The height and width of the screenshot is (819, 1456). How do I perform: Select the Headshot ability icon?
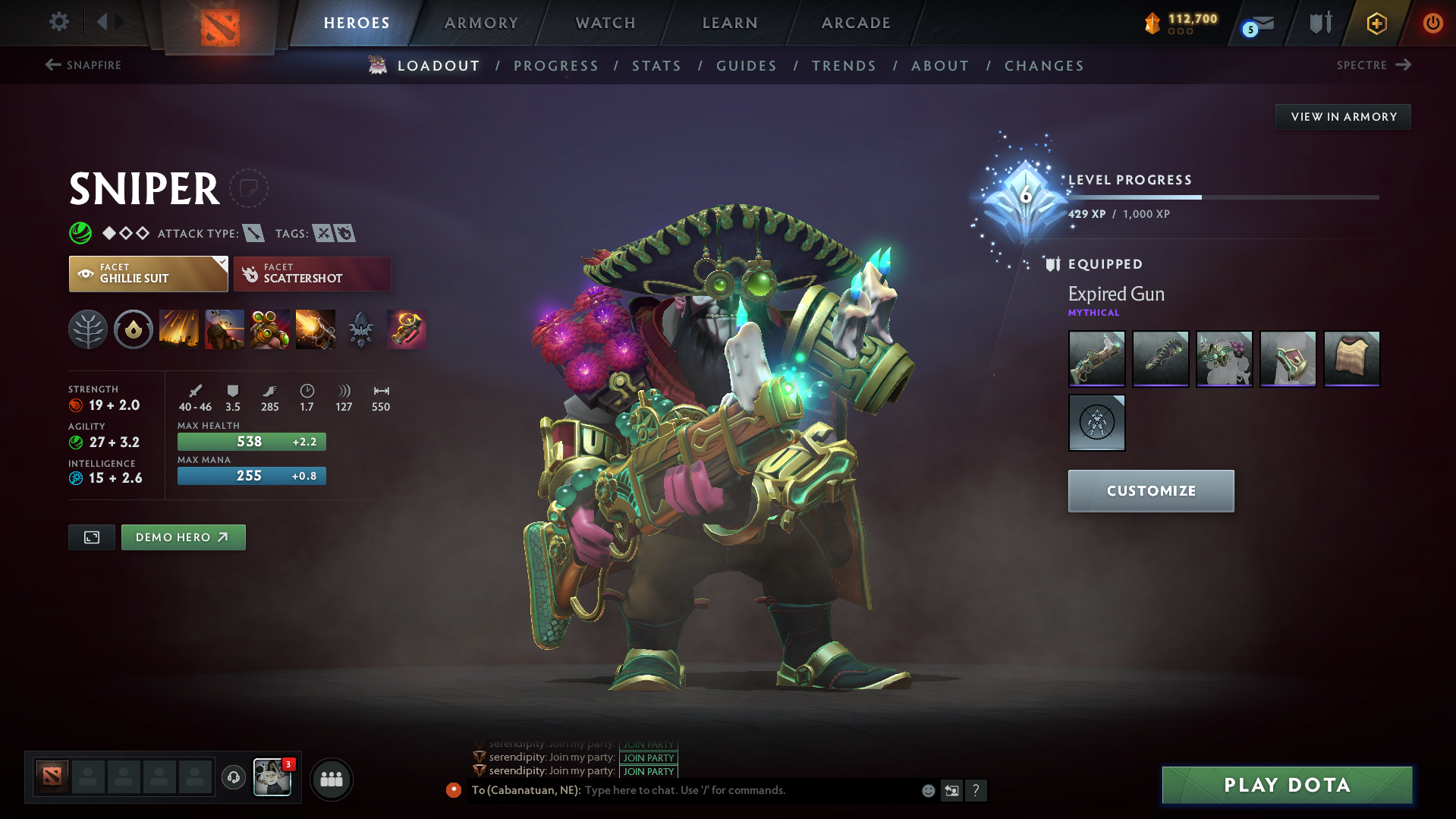tap(225, 329)
